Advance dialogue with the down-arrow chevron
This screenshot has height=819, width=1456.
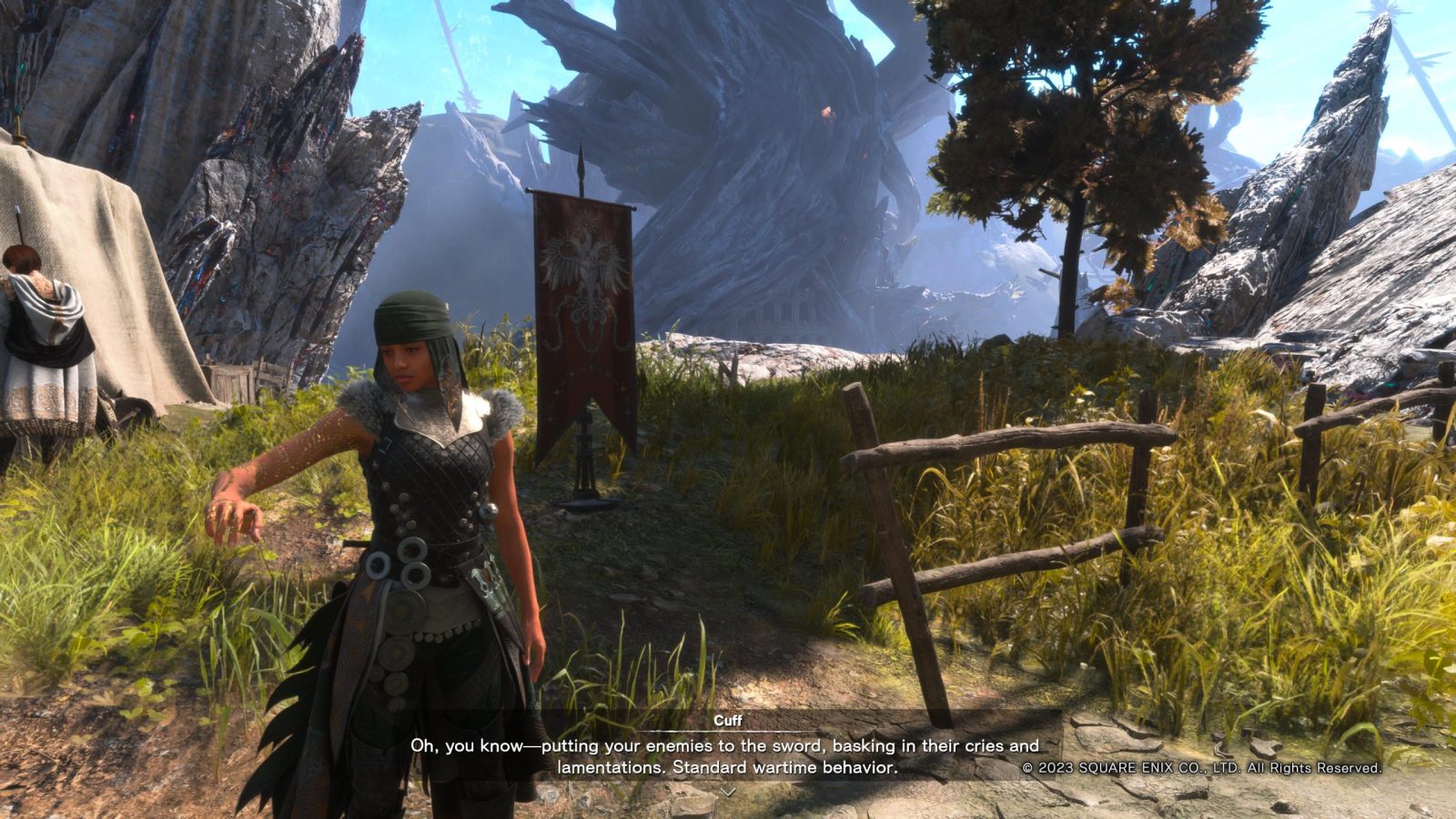[x=727, y=793]
